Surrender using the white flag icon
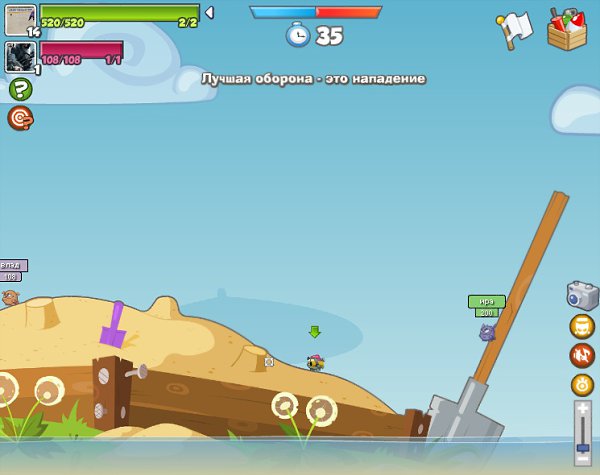Screen dimensions: 600x475 pos(514,30)
